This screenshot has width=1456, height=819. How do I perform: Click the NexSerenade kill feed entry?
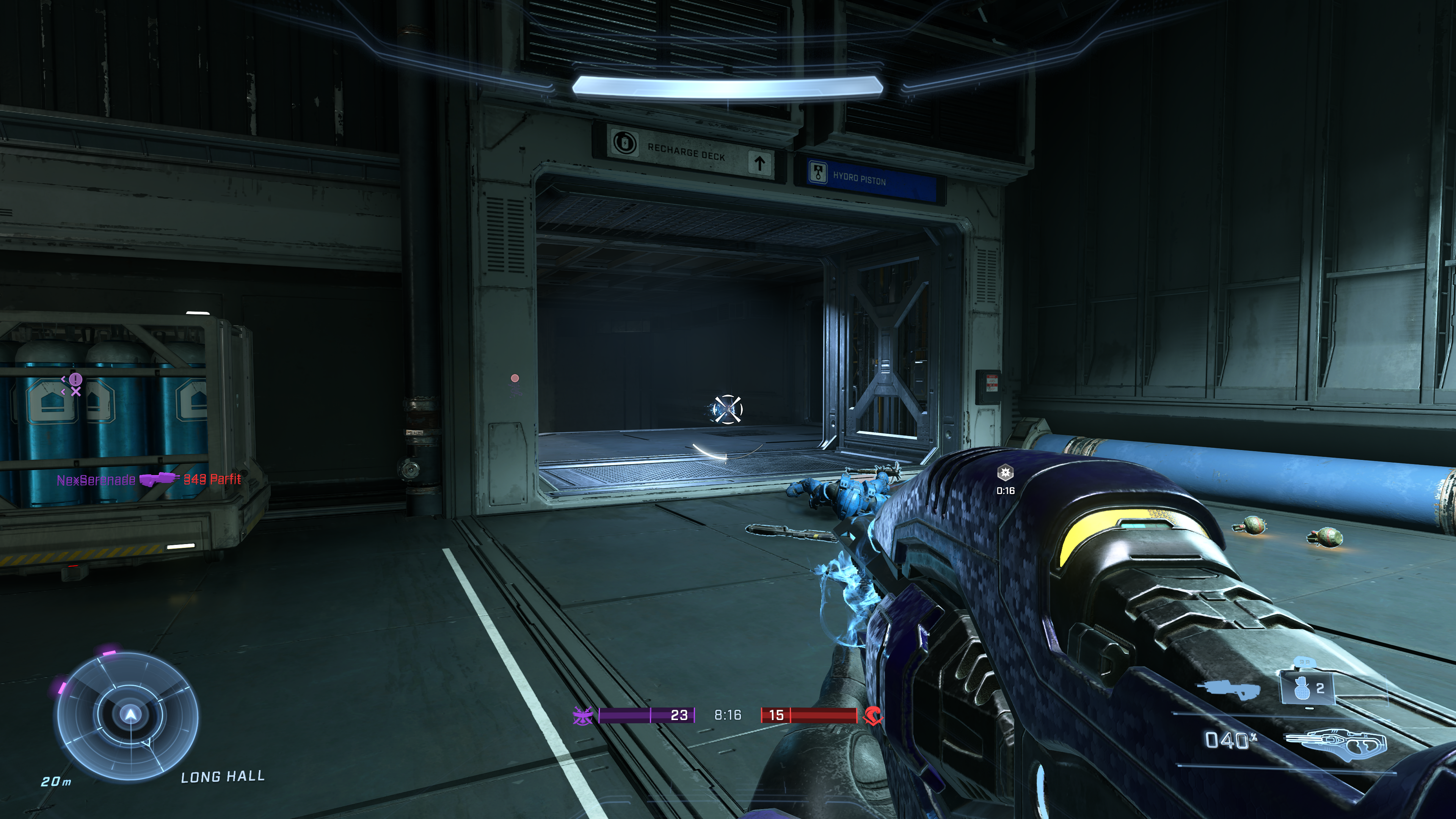(x=149, y=480)
